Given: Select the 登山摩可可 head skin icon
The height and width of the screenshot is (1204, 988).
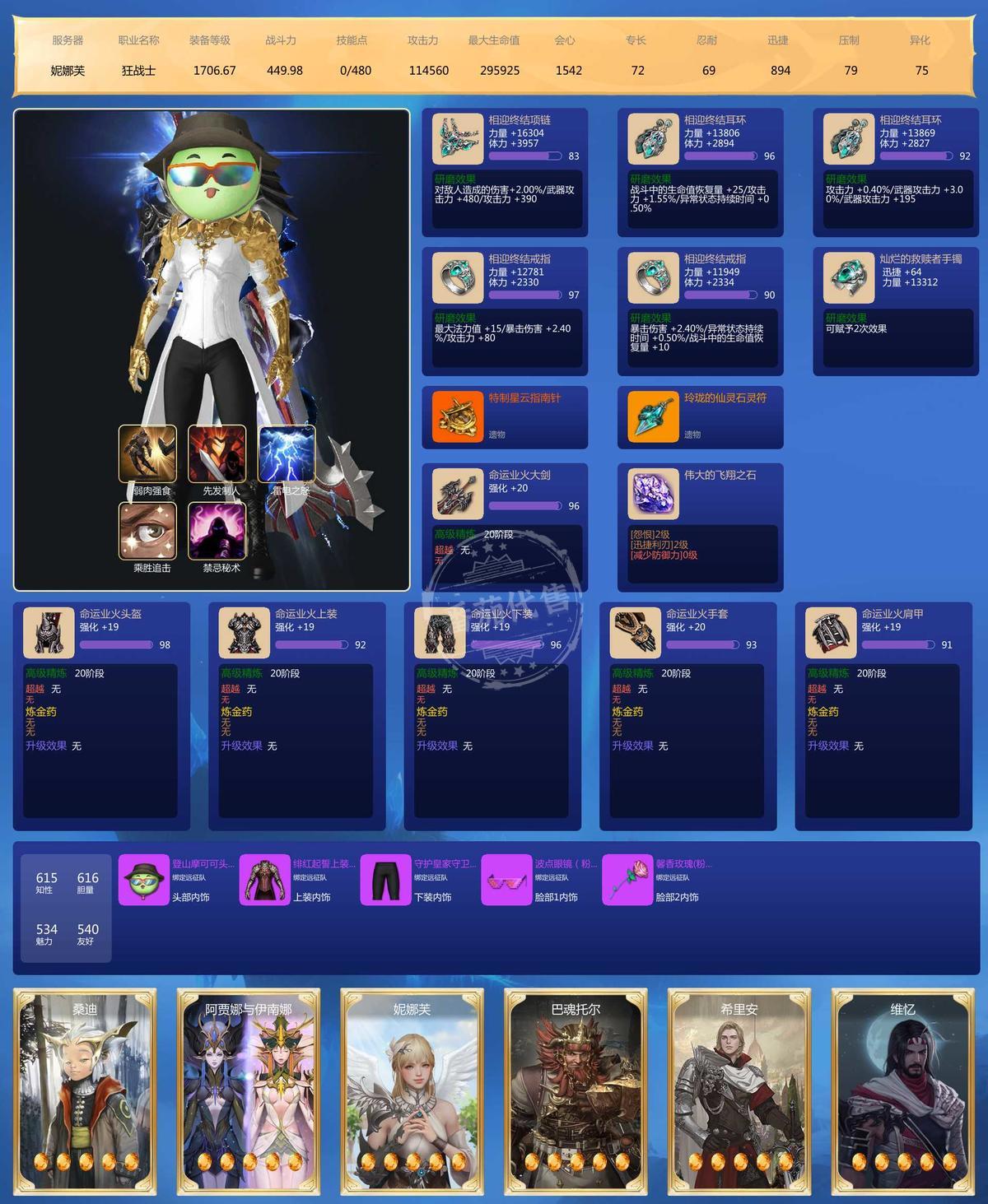Looking at the screenshot, I should 144,880.
